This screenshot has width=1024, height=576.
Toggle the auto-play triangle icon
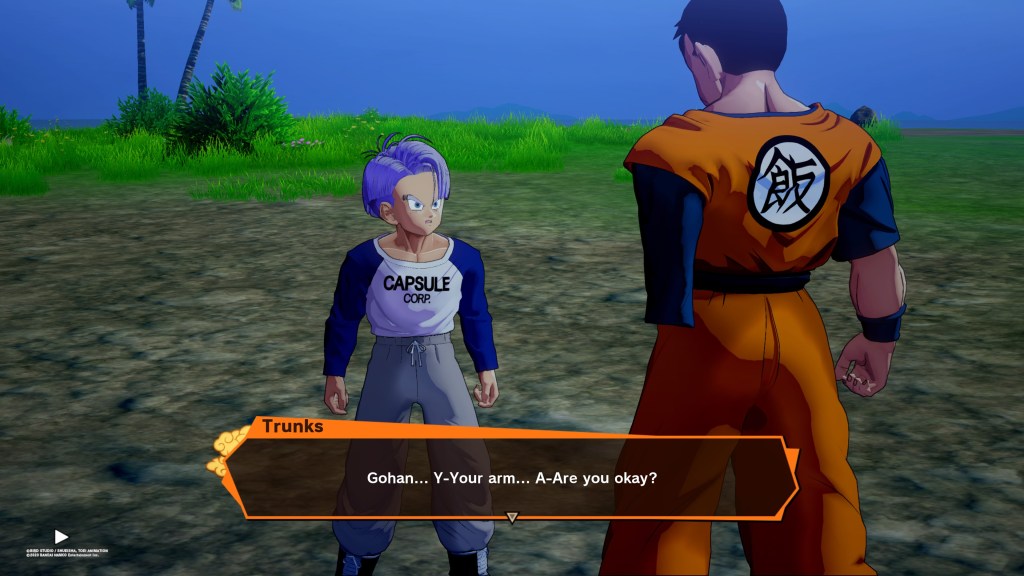pos(61,537)
